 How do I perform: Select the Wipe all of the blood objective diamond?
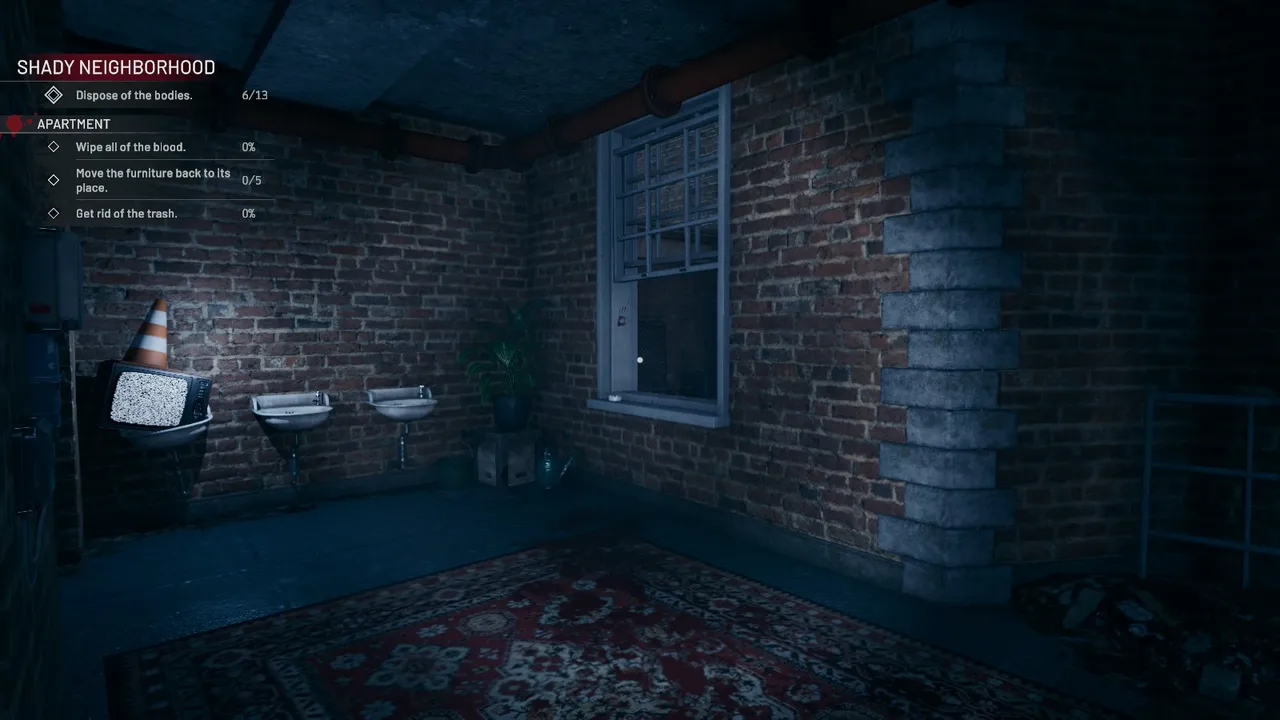[54, 147]
